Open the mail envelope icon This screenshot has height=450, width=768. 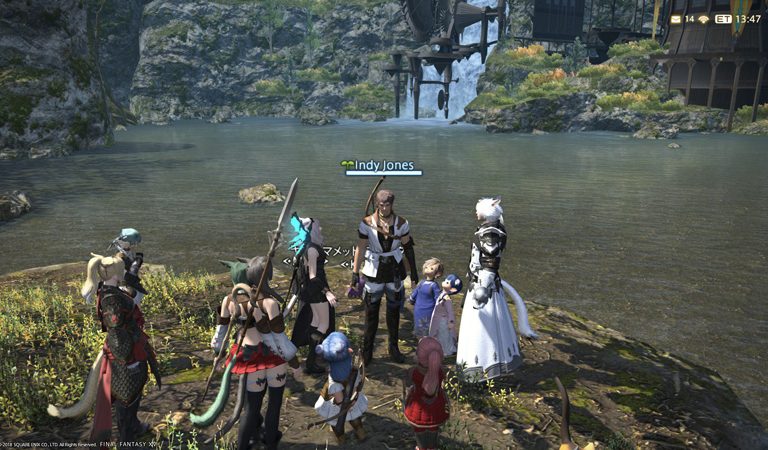tap(676, 19)
